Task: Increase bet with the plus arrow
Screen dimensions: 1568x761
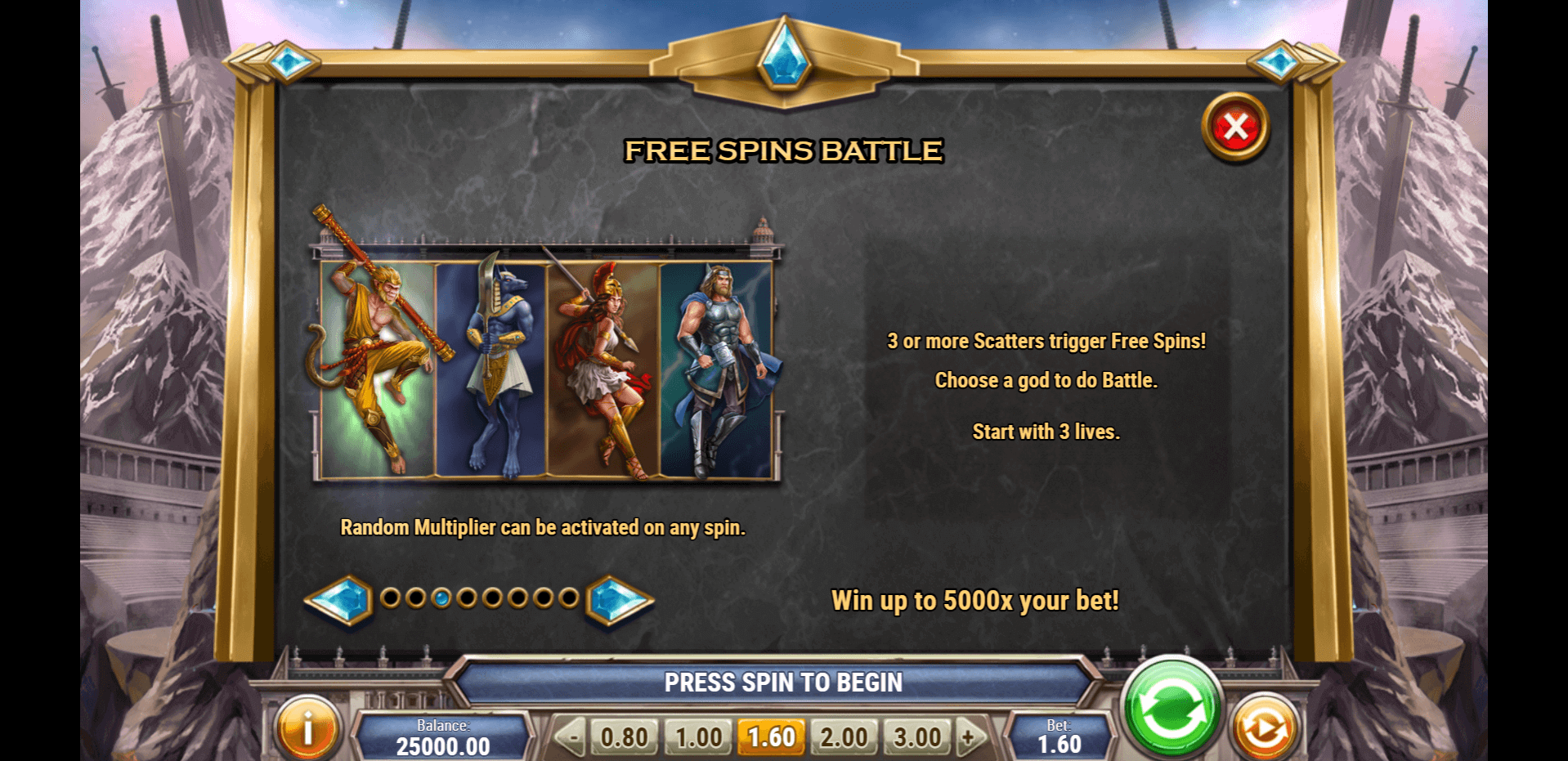Action: 970,737
